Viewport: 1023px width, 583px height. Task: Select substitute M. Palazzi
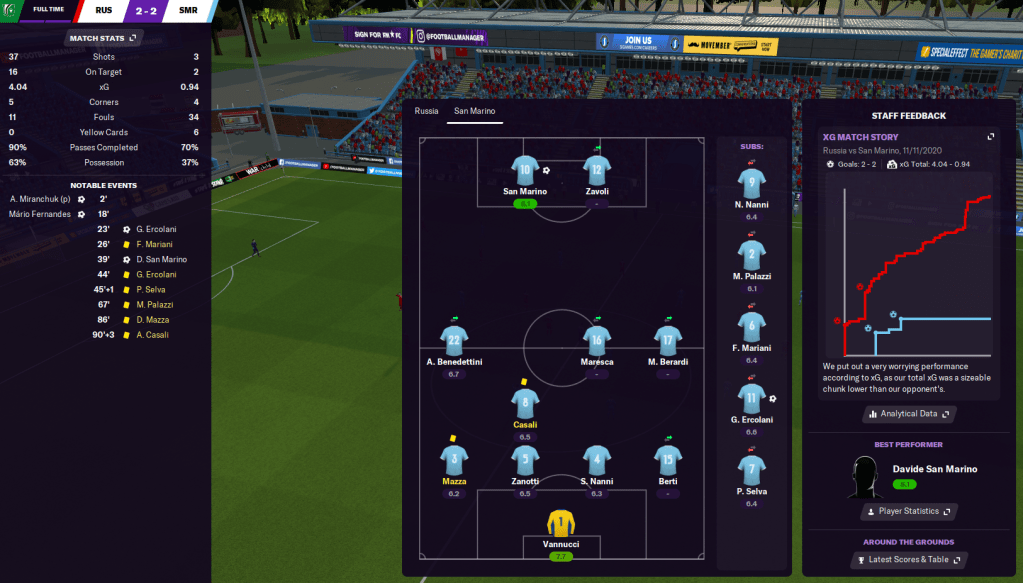pyautogui.click(x=752, y=255)
